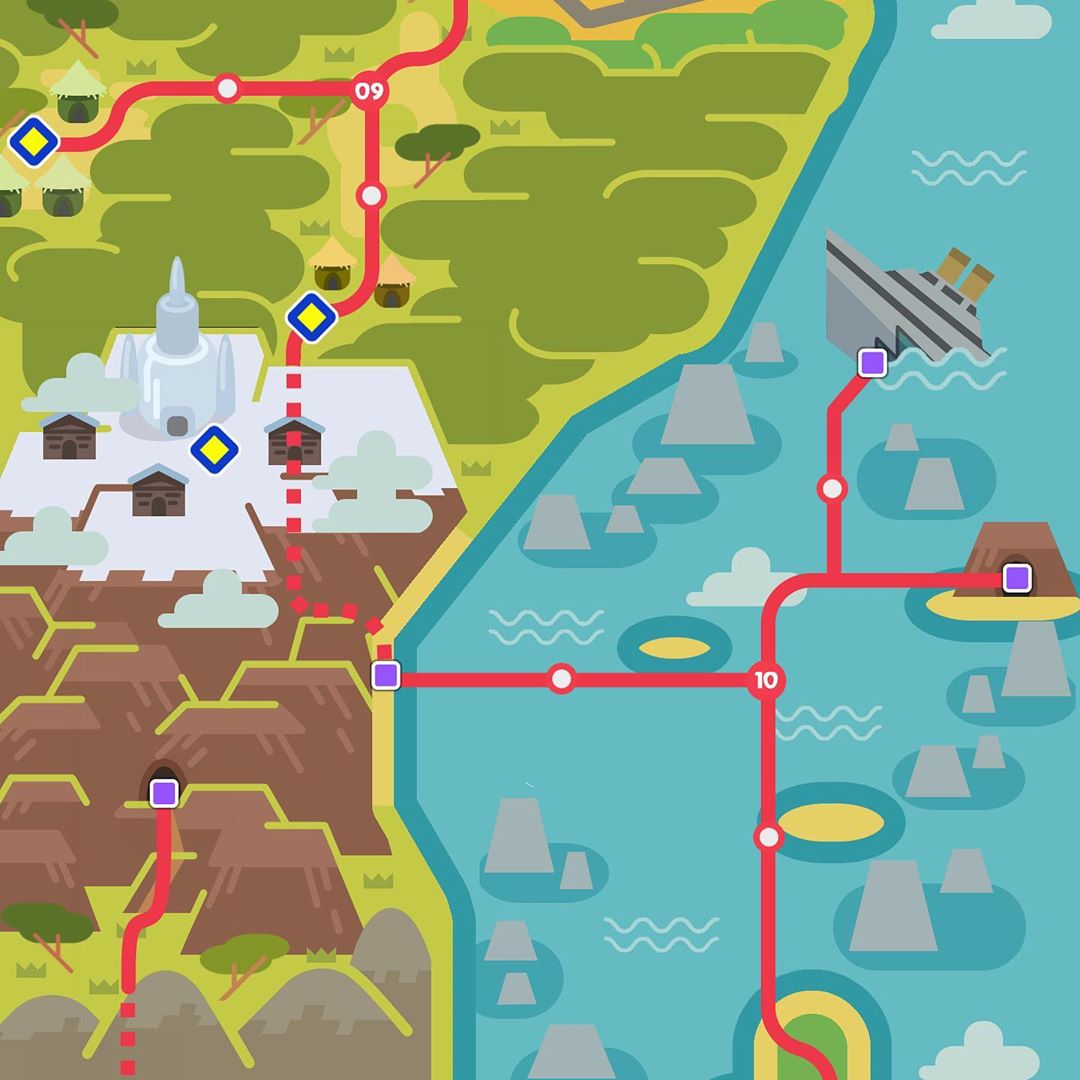Pick the purple marker at the mountain cave

coord(164,793)
